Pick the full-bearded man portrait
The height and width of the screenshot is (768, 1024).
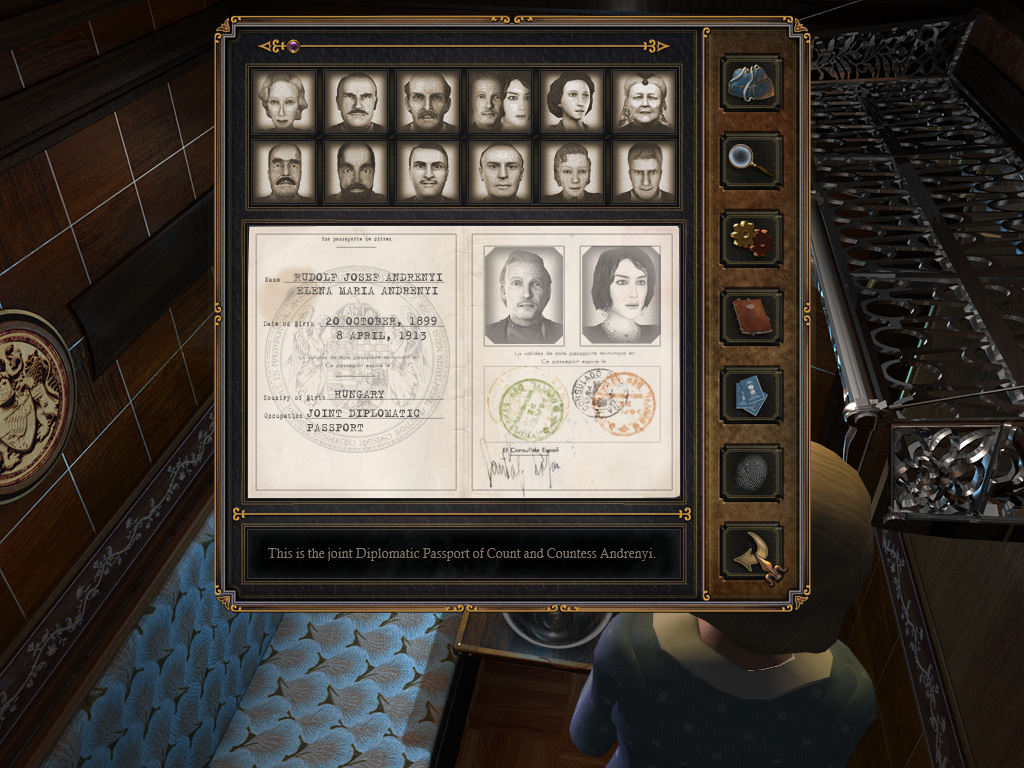point(356,172)
